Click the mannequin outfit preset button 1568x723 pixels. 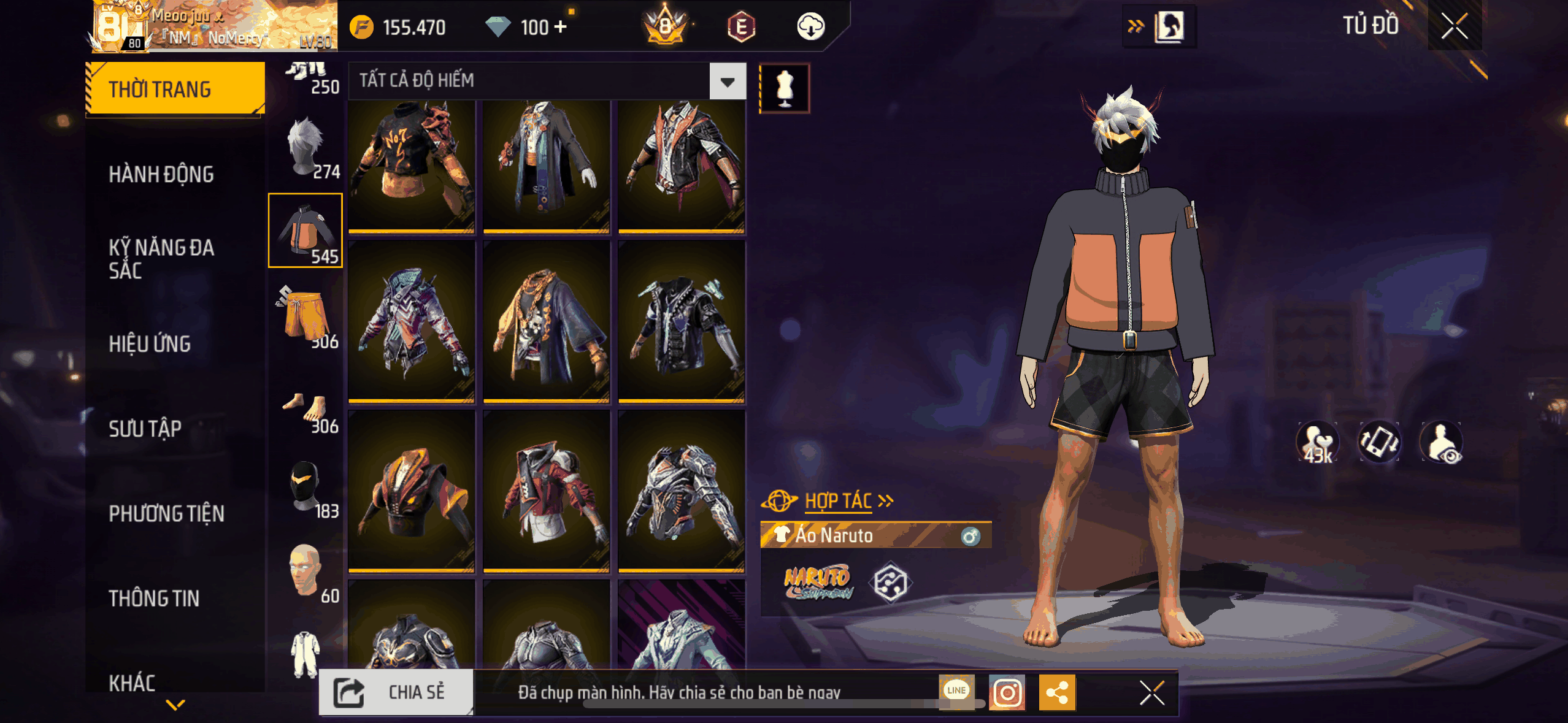click(785, 88)
